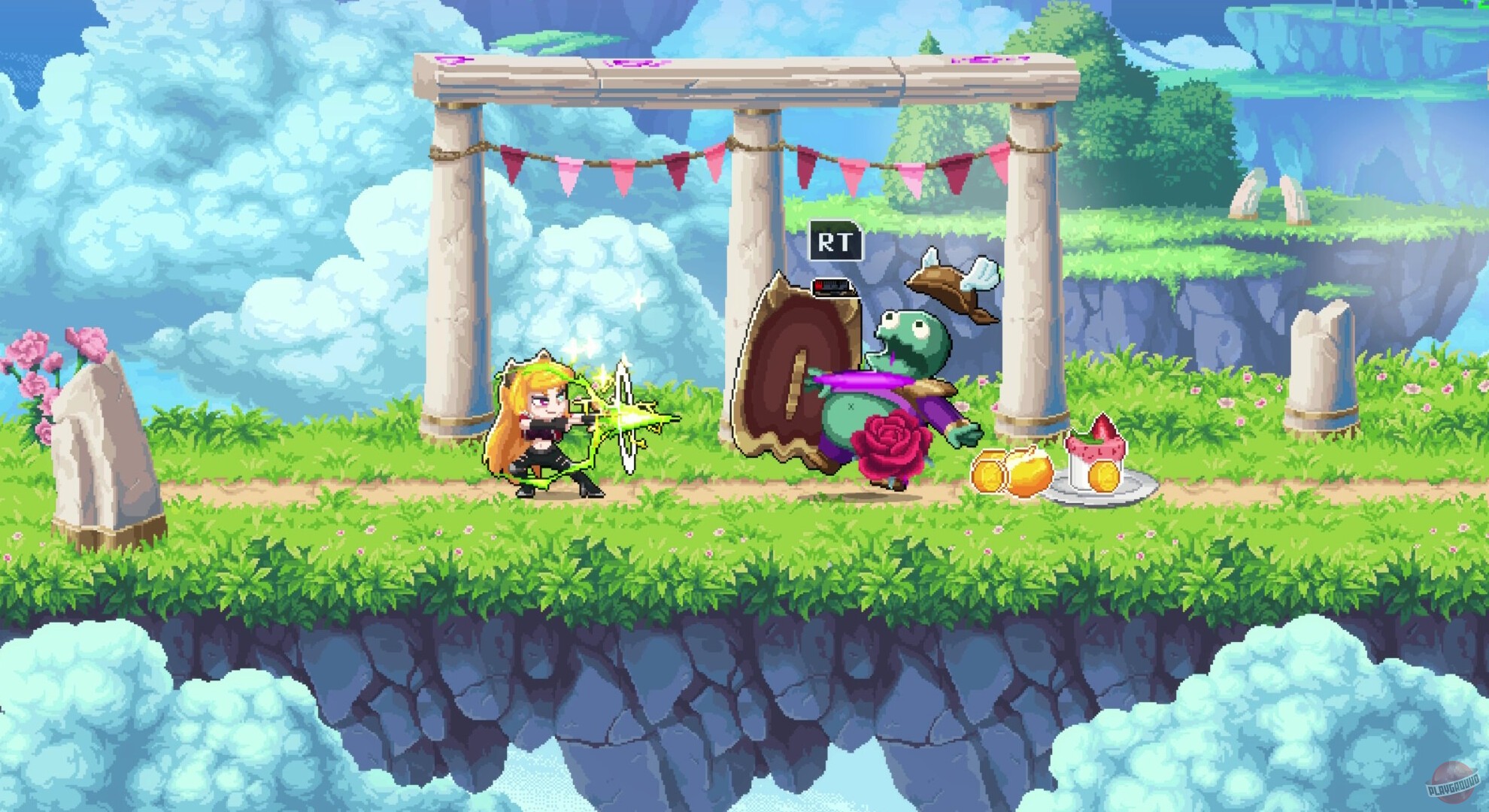Click the coin resting on the plate

tap(1102, 477)
